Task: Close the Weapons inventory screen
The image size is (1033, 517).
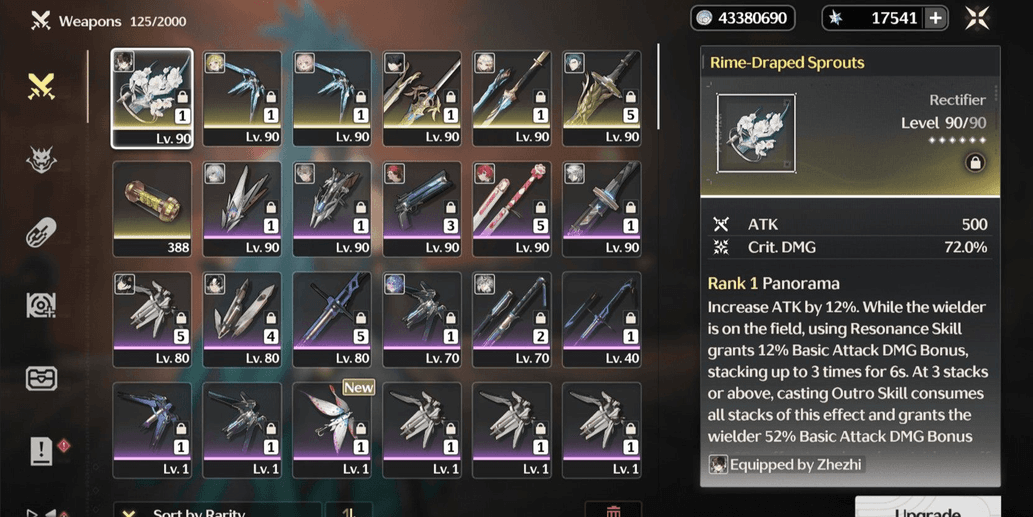Action: (977, 18)
